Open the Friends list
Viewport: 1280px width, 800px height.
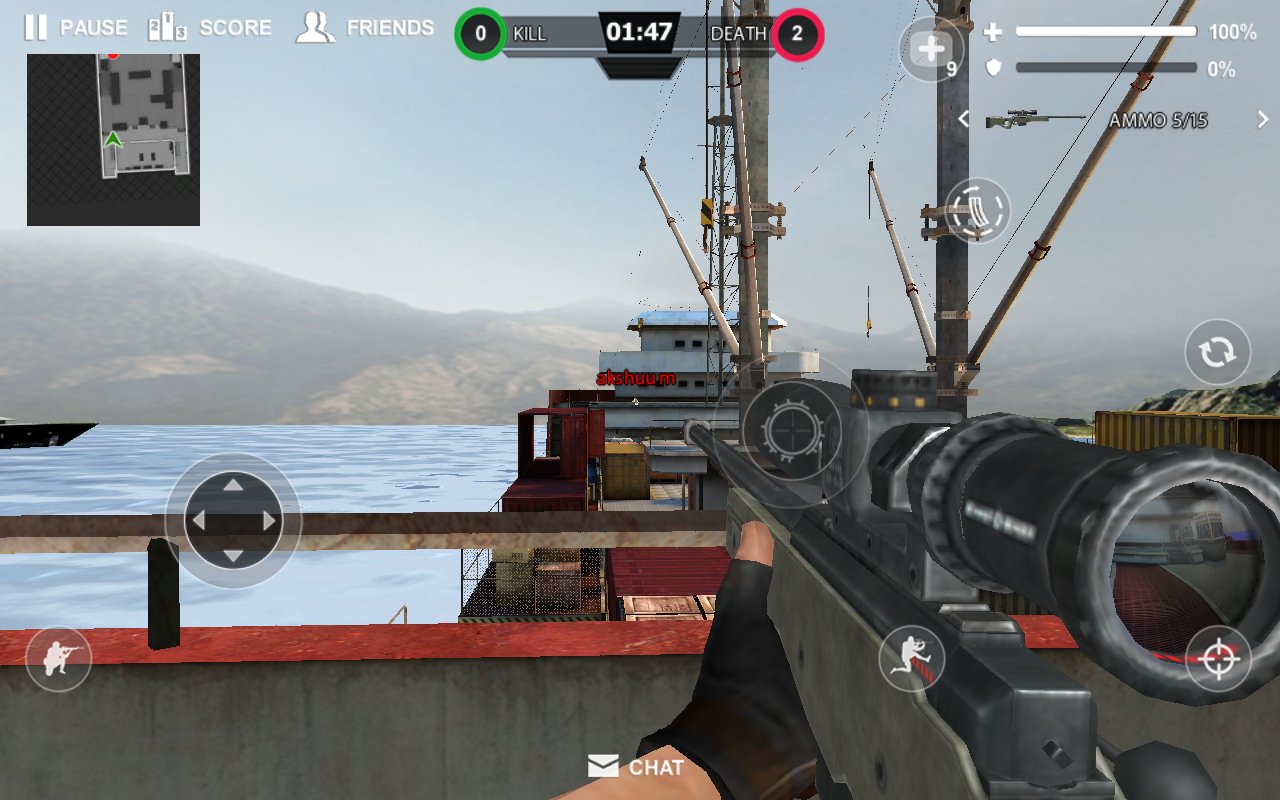point(365,28)
